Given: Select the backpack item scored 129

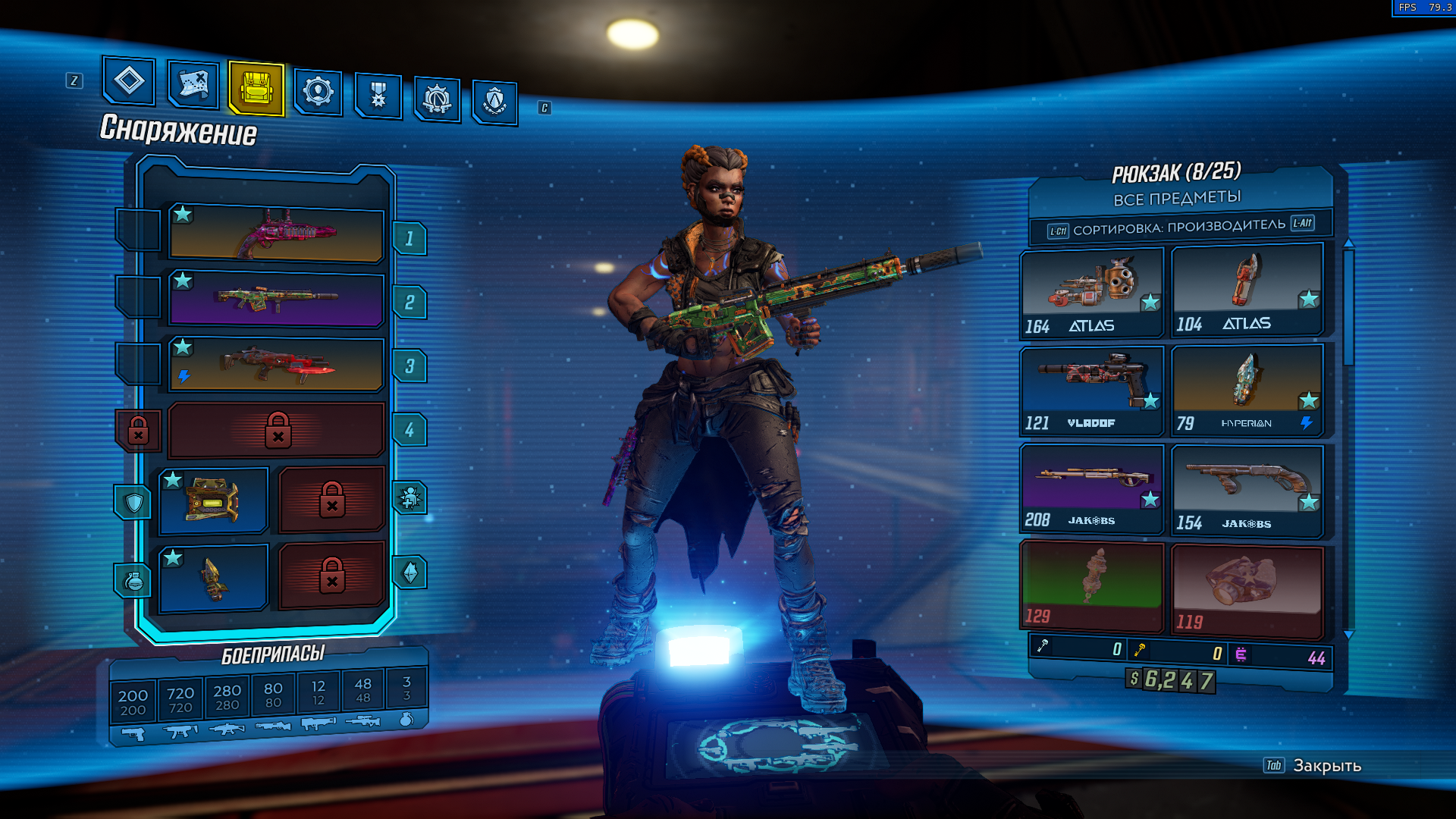Looking at the screenshot, I should pyautogui.click(x=1091, y=585).
